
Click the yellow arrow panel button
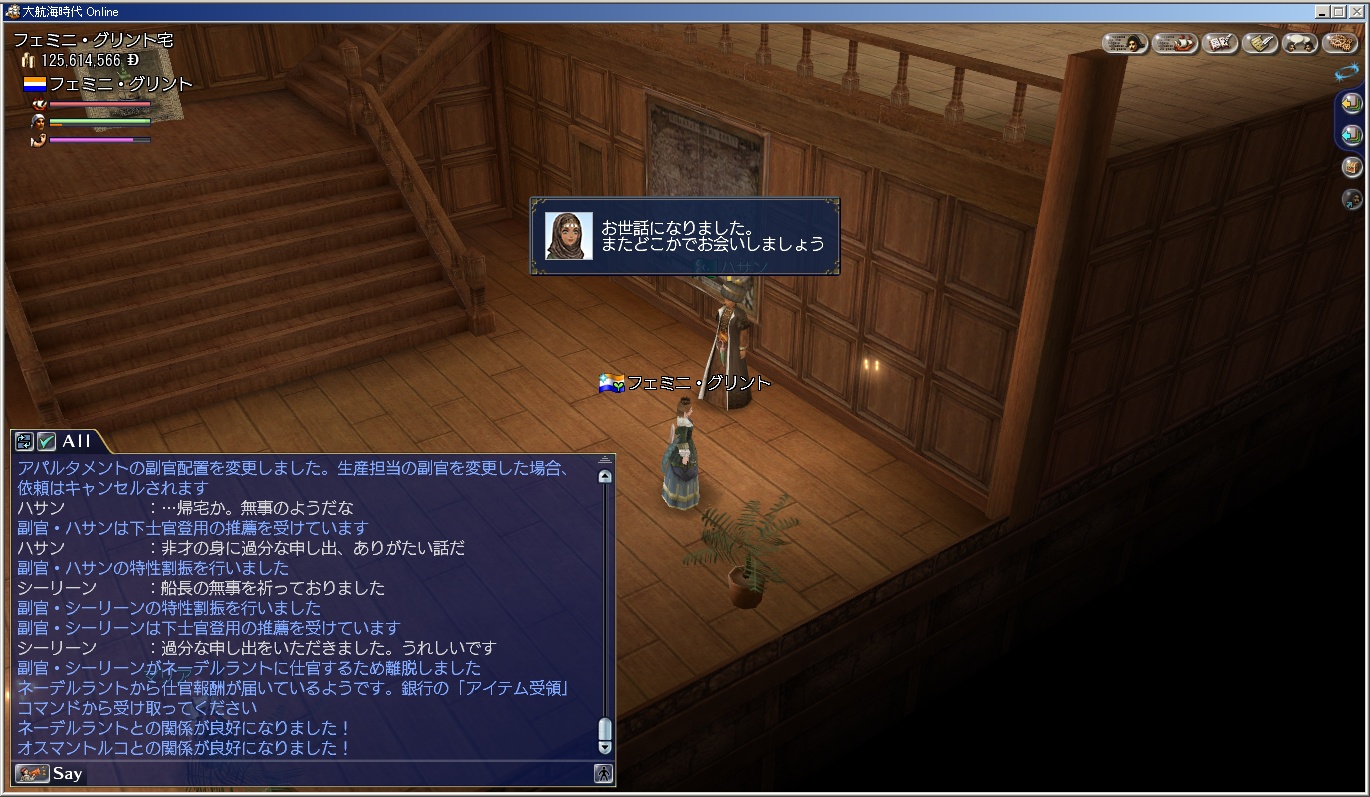coord(1352,102)
